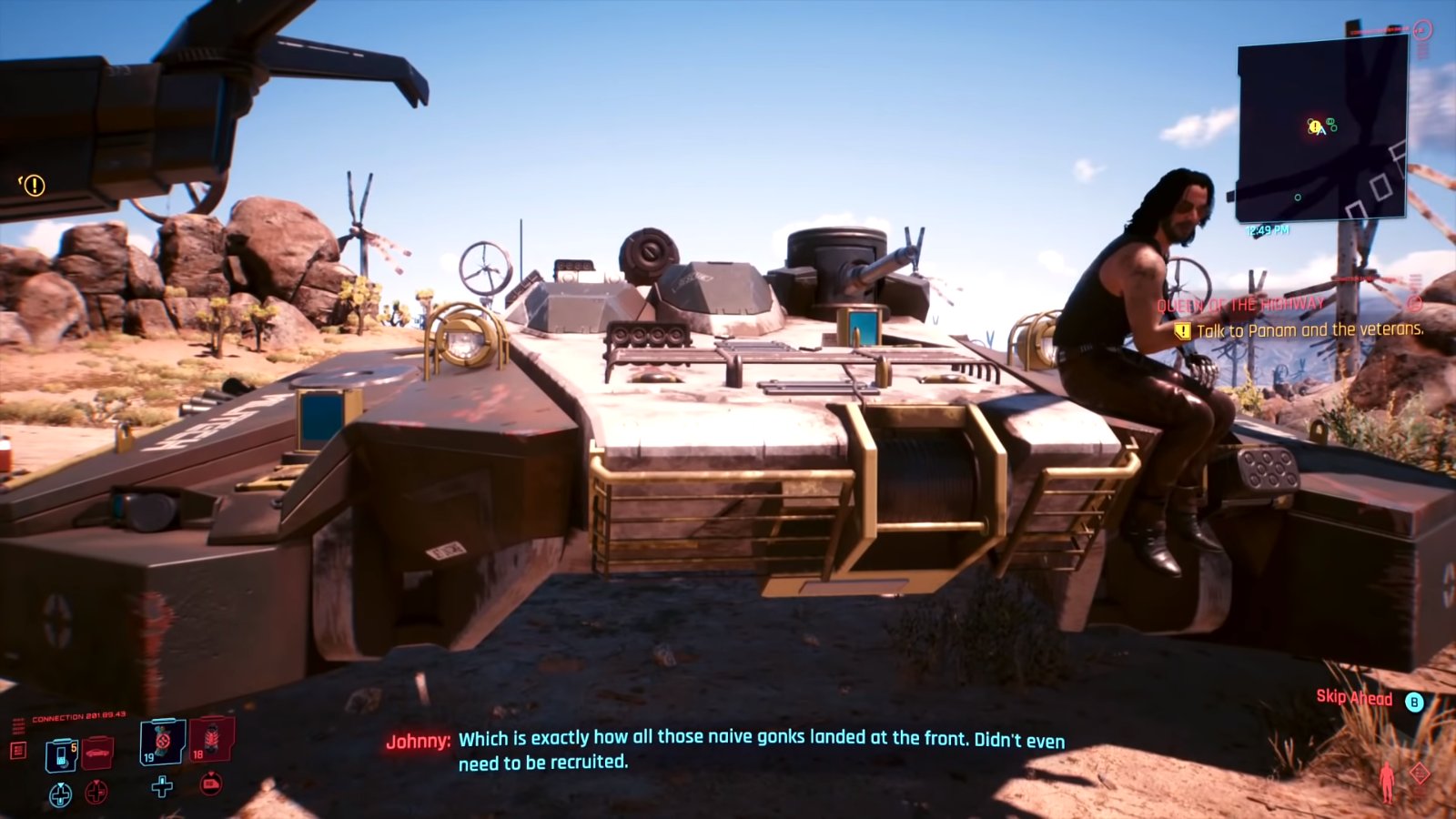This screenshot has width=1456, height=819.
Task: Click the RB grenade throw icon
Action: pos(211,785)
